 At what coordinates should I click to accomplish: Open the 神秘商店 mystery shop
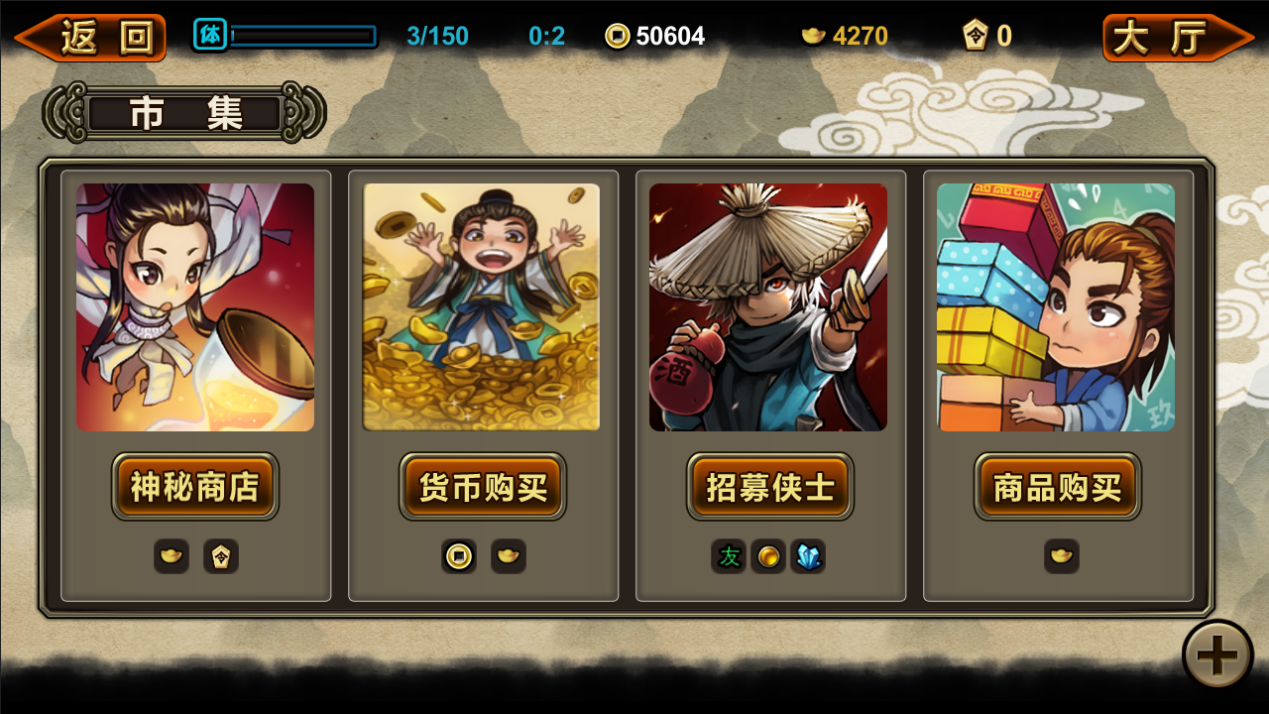pyautogui.click(x=195, y=487)
